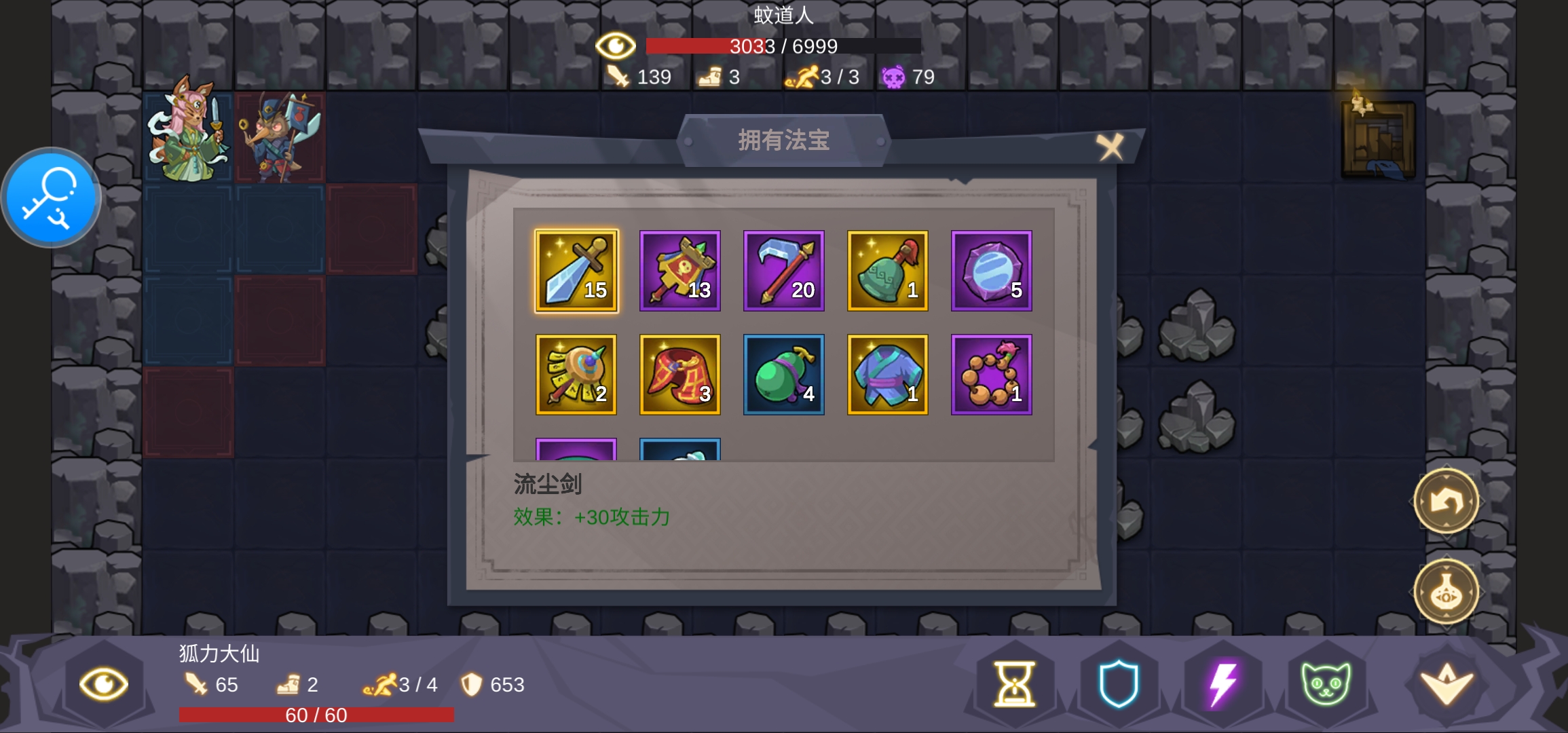Choose the red cape treasure
The height and width of the screenshot is (733, 1568).
[680, 375]
